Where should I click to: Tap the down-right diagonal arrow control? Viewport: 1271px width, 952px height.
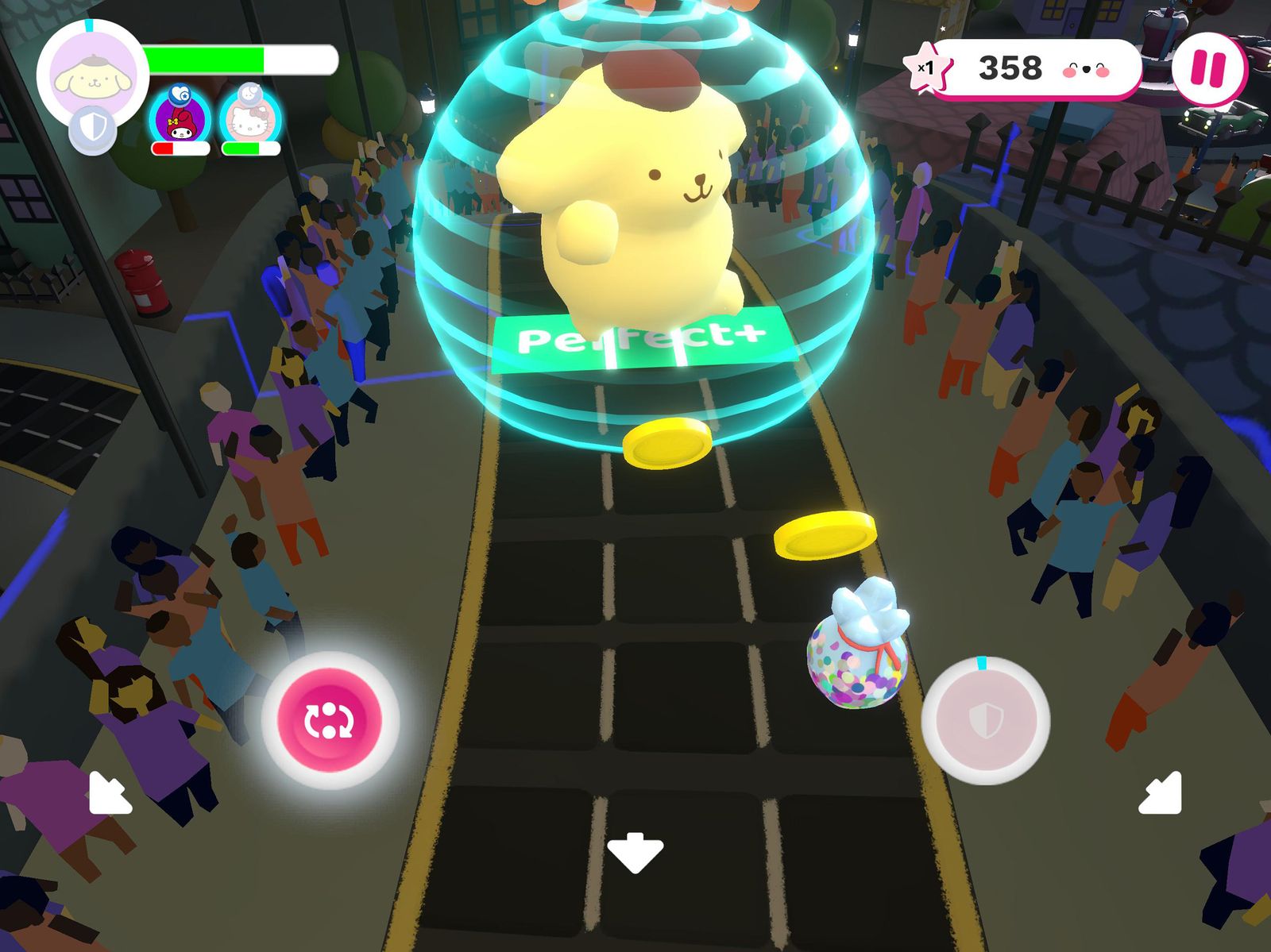pyautogui.click(x=1161, y=792)
